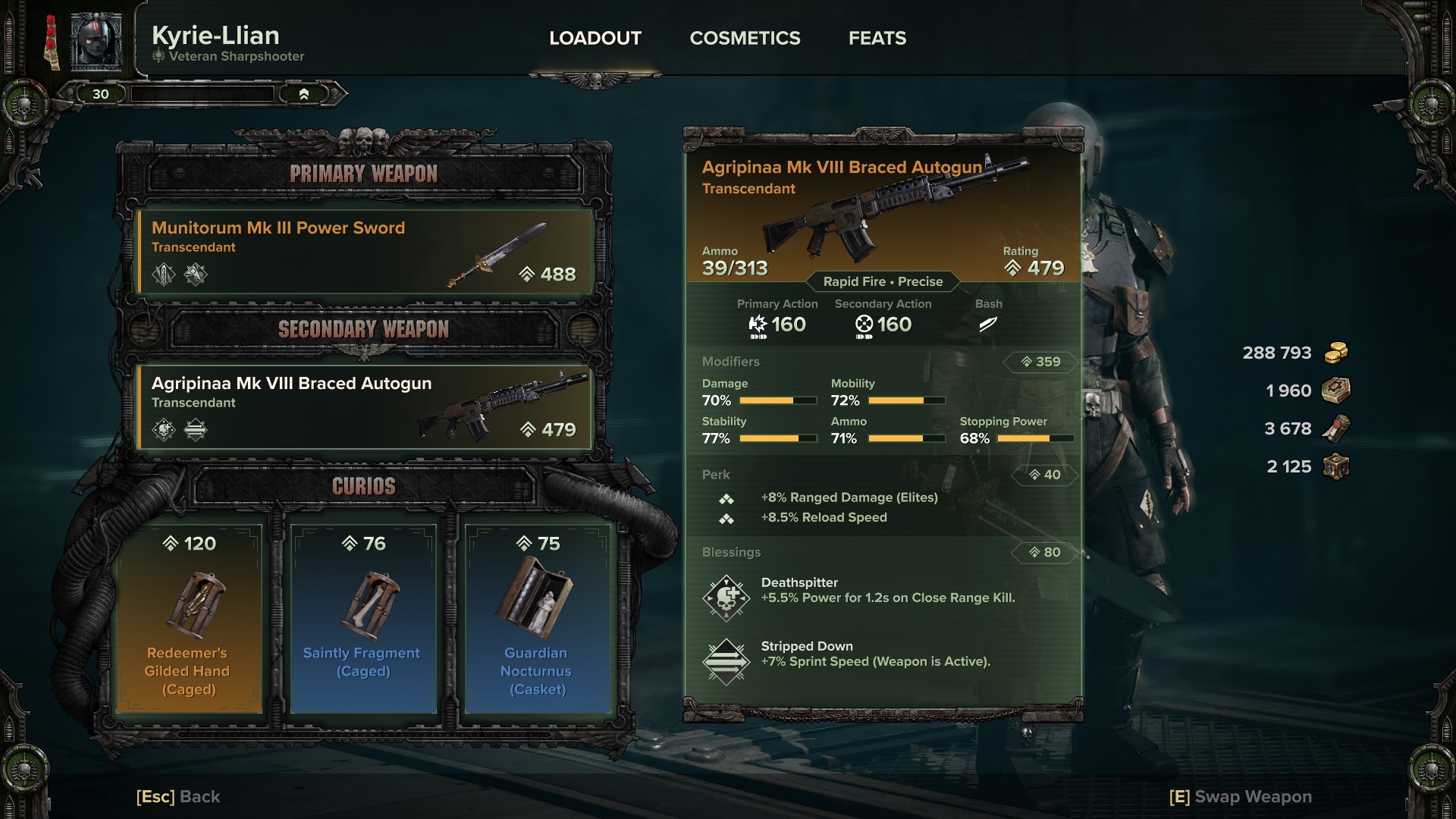Image resolution: width=1456 pixels, height=819 pixels.
Task: Select the Redeemer's Gilded Hand curio
Action: tap(189, 619)
